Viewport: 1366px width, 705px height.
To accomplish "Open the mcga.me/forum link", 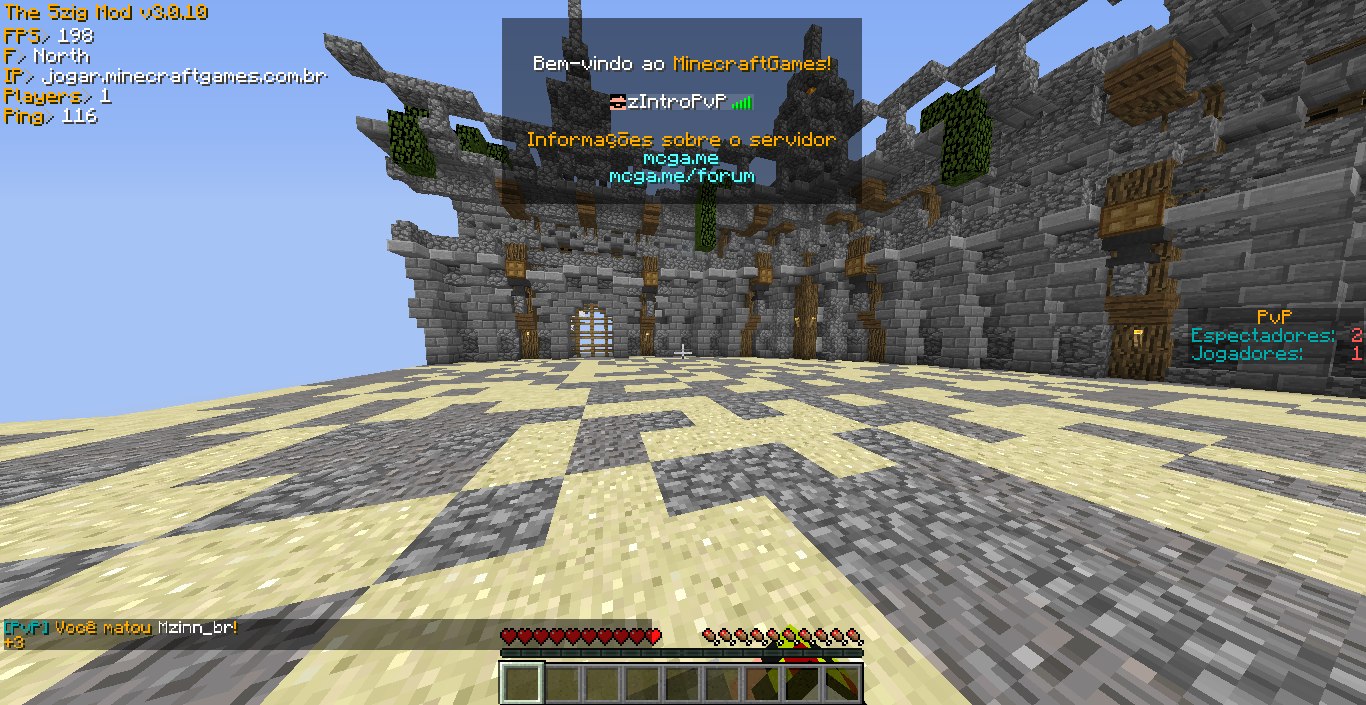I will coord(681,176).
